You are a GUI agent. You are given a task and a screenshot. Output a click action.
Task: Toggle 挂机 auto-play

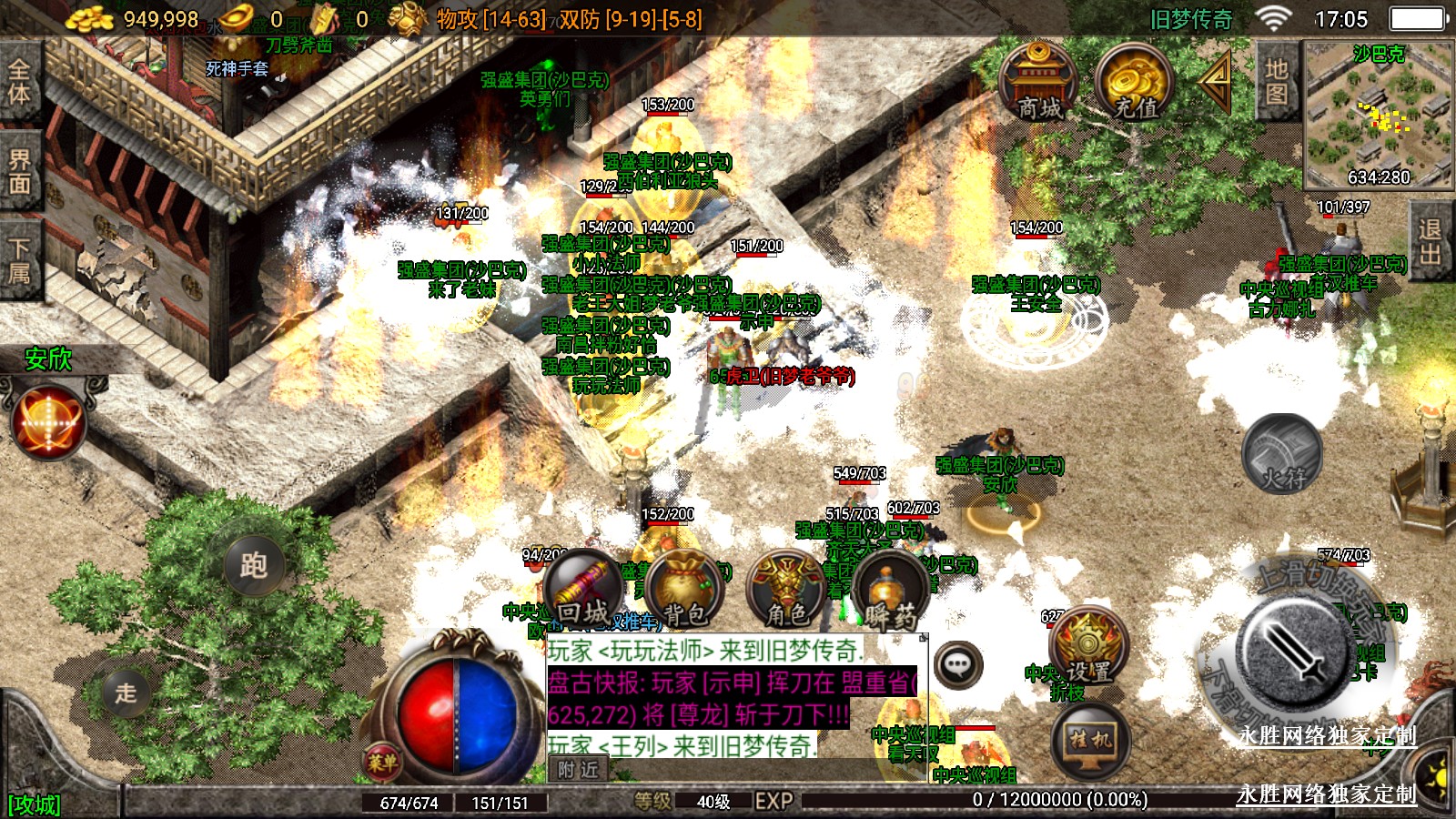pyautogui.click(x=1089, y=741)
